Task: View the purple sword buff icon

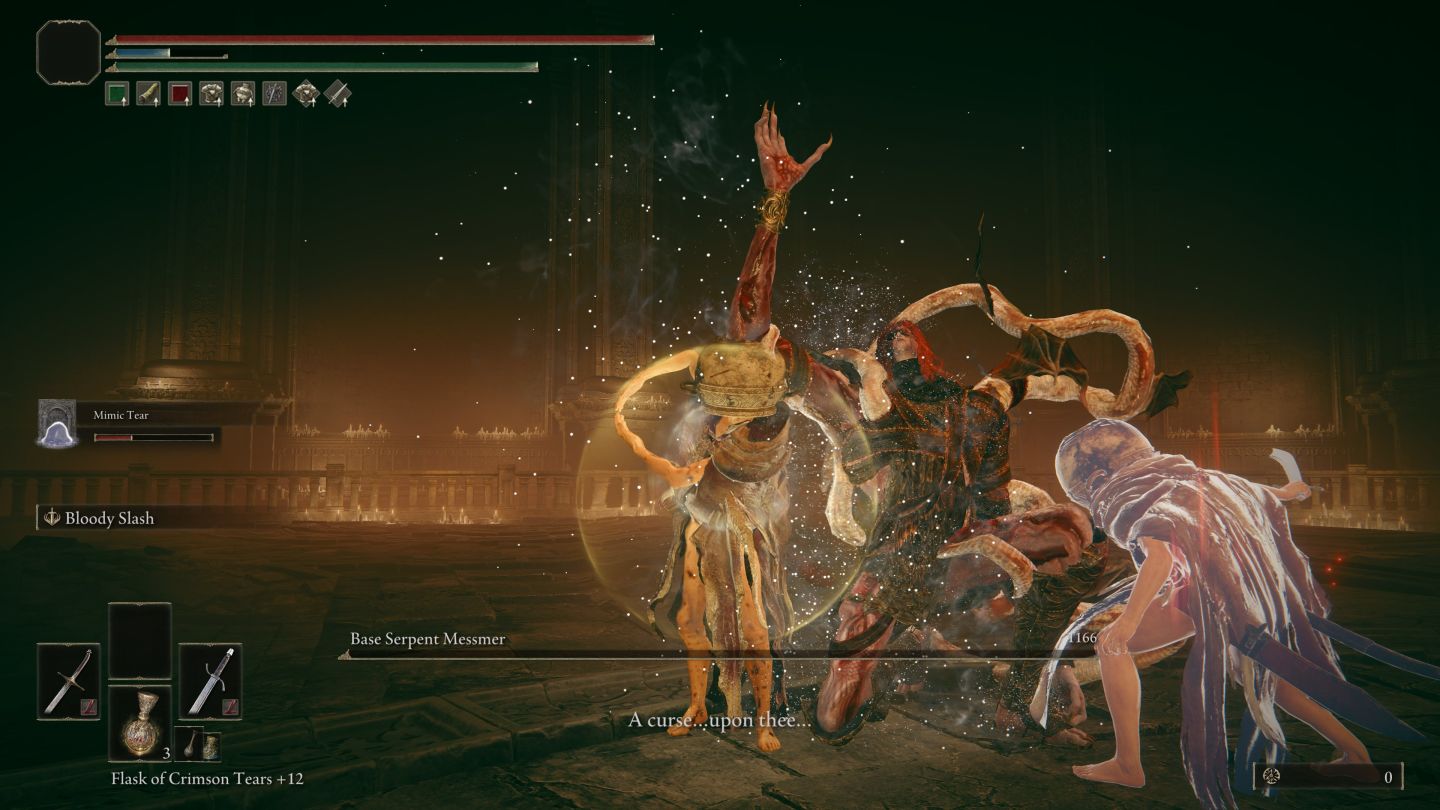Action: [x=274, y=94]
